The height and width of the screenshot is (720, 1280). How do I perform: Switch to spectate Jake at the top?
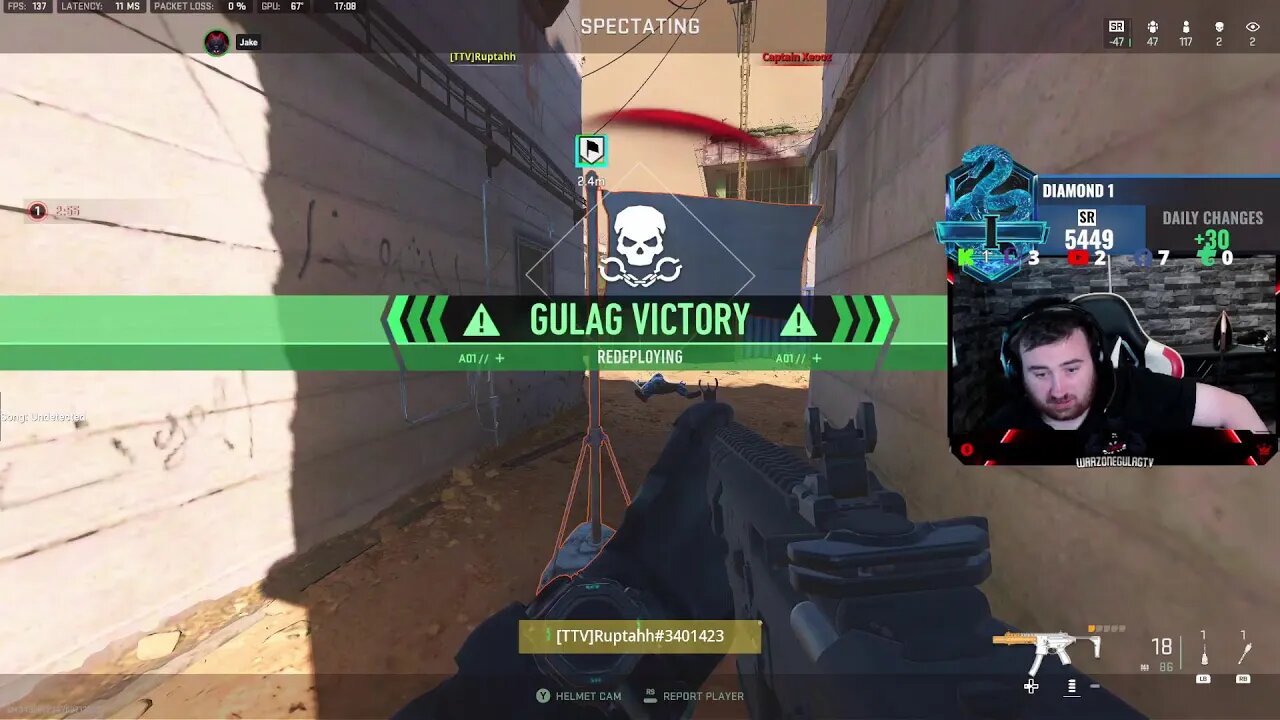point(236,41)
